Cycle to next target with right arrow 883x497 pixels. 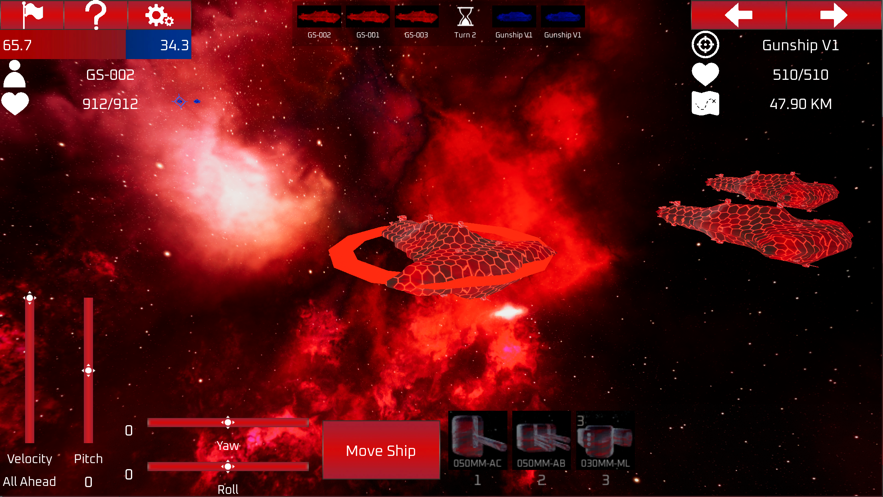pos(833,15)
